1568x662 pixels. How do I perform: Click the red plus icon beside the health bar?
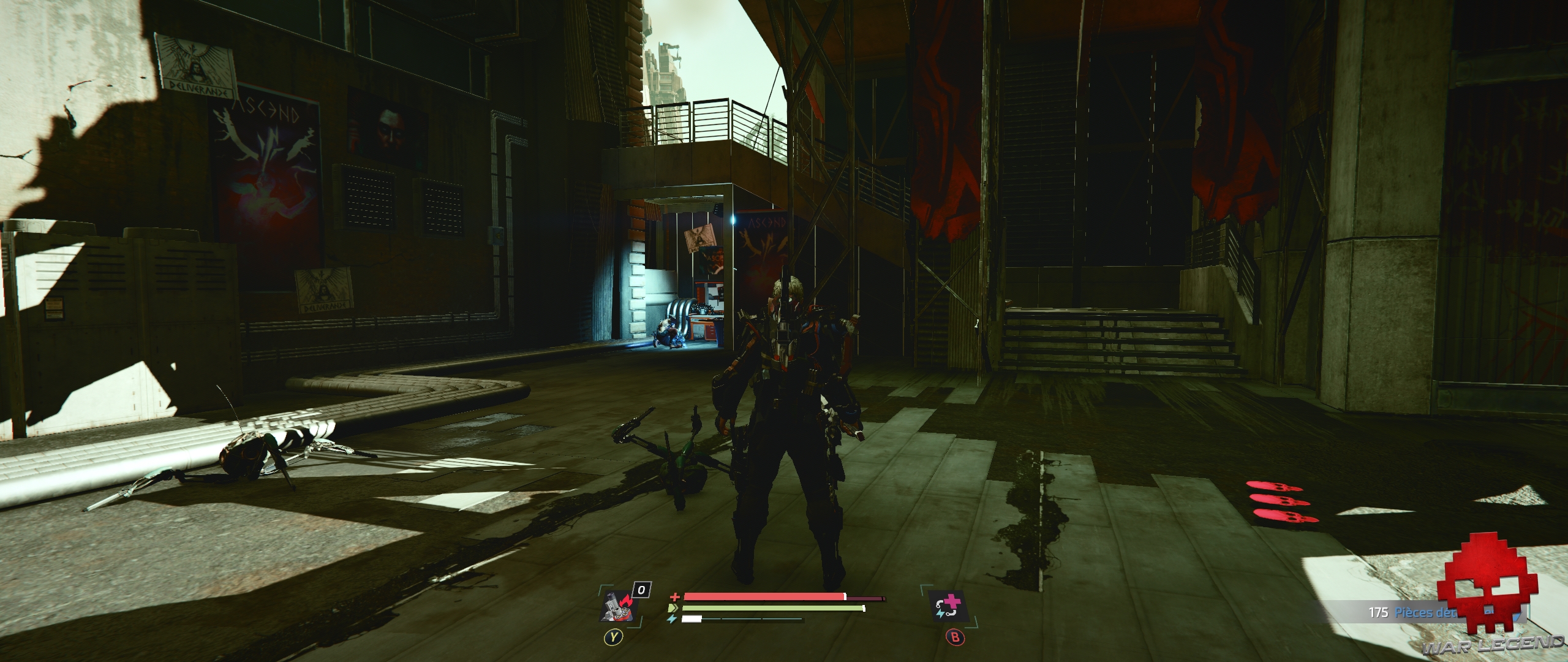pos(674,598)
